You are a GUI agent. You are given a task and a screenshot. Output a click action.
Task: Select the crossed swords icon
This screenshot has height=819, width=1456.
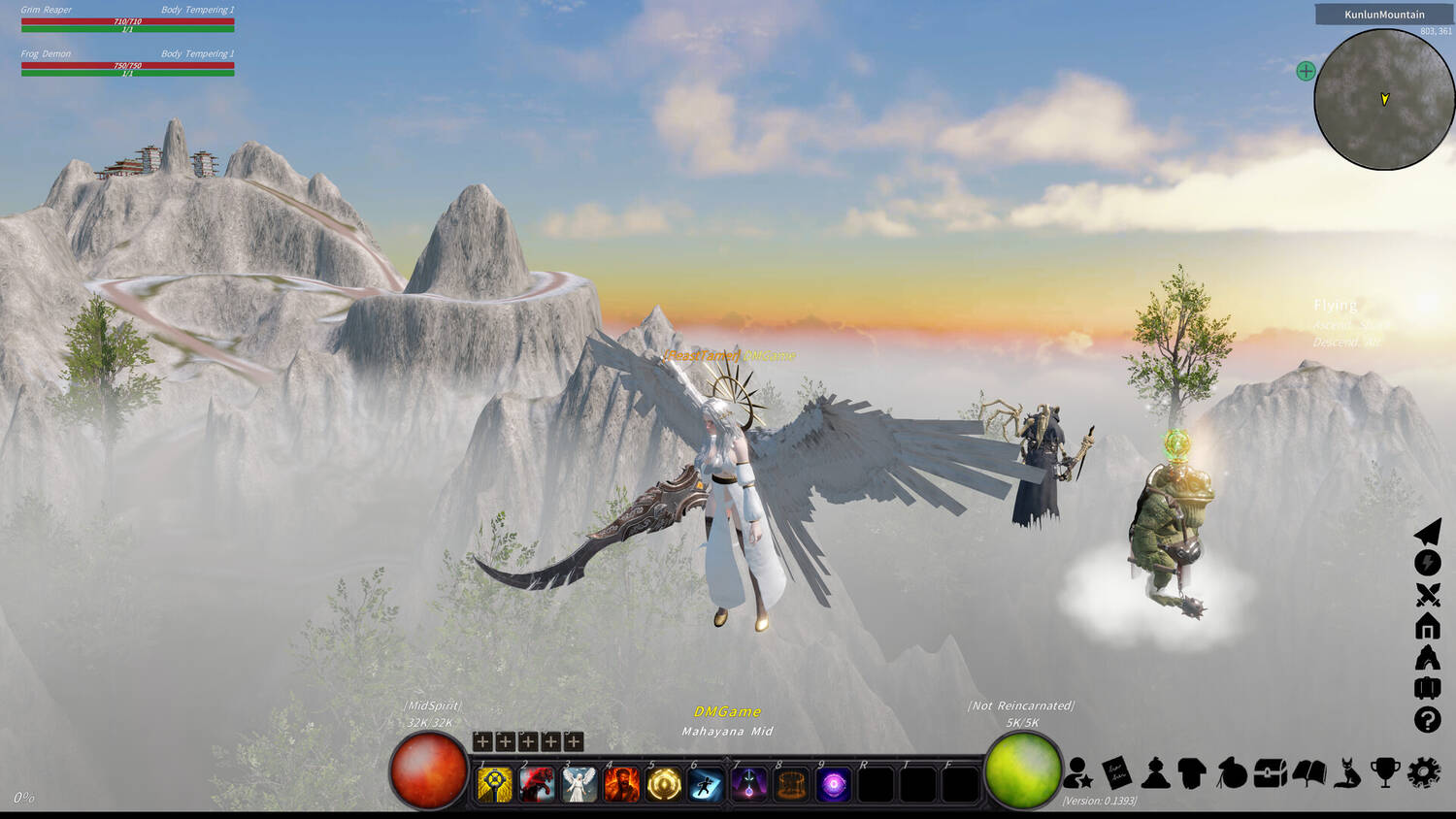click(x=1428, y=595)
